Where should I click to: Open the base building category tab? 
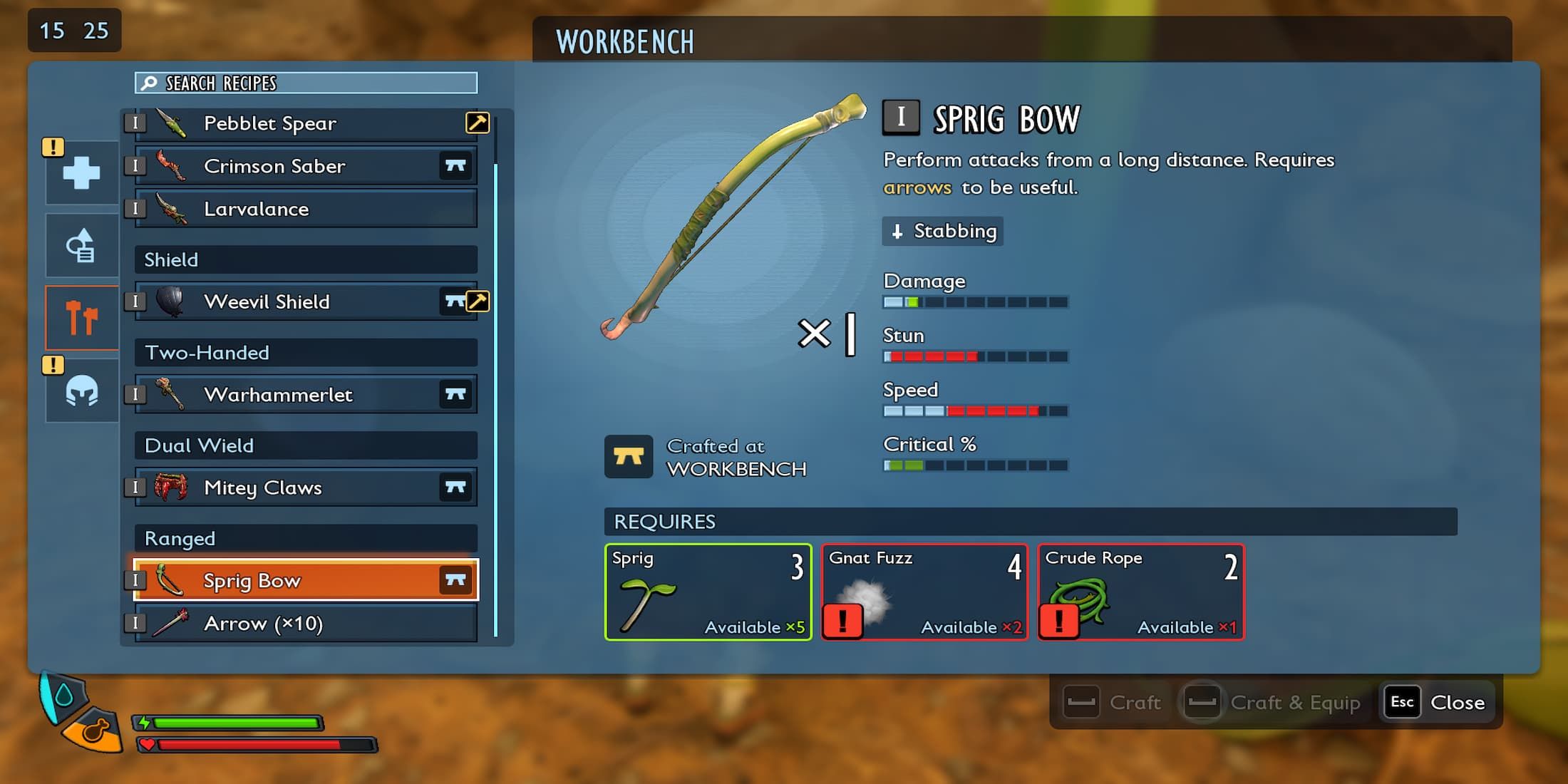pyautogui.click(x=82, y=246)
